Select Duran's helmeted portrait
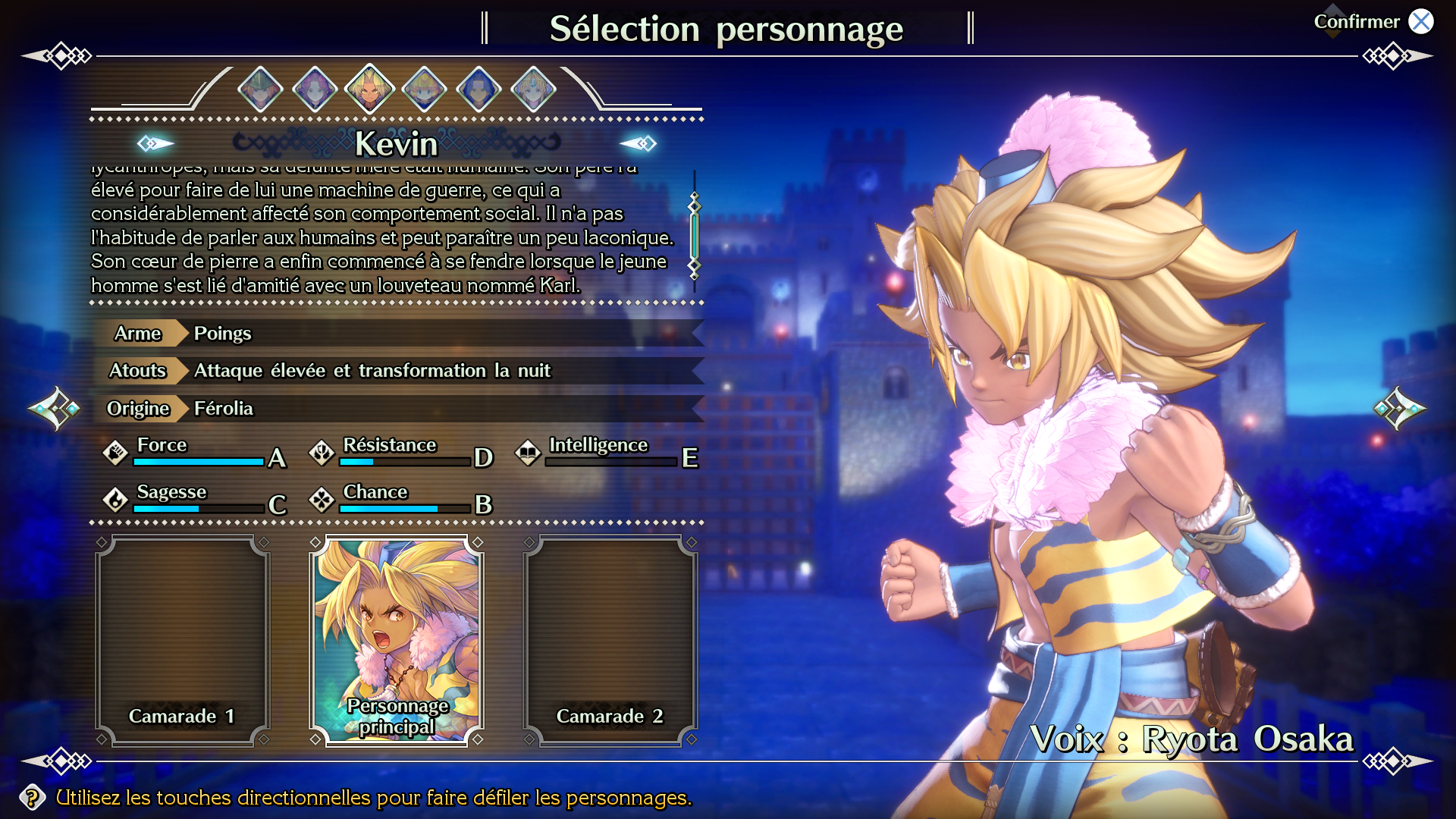Viewport: 1456px width, 819px height. (x=260, y=89)
